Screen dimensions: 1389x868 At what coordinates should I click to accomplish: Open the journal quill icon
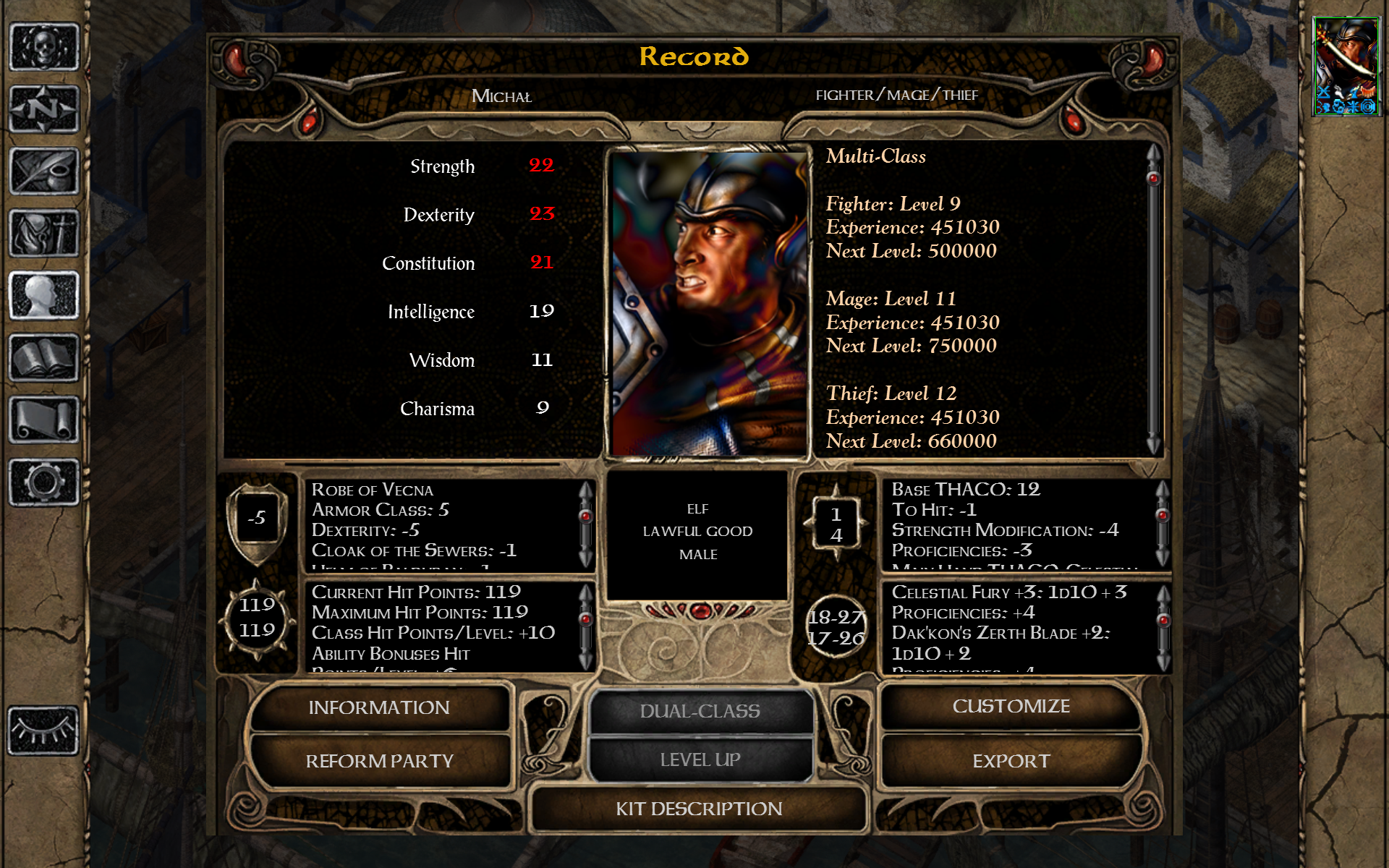[44, 171]
